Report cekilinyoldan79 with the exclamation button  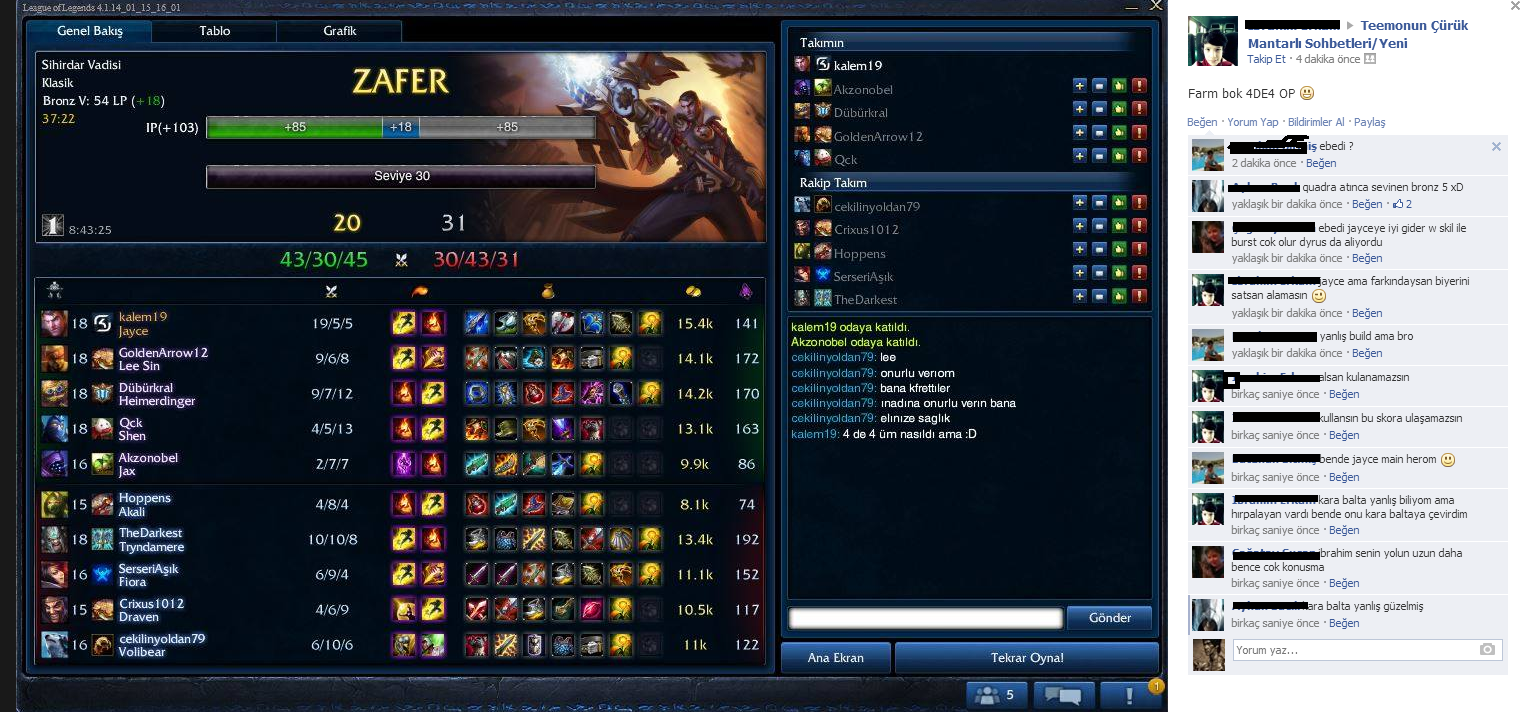tap(1139, 203)
